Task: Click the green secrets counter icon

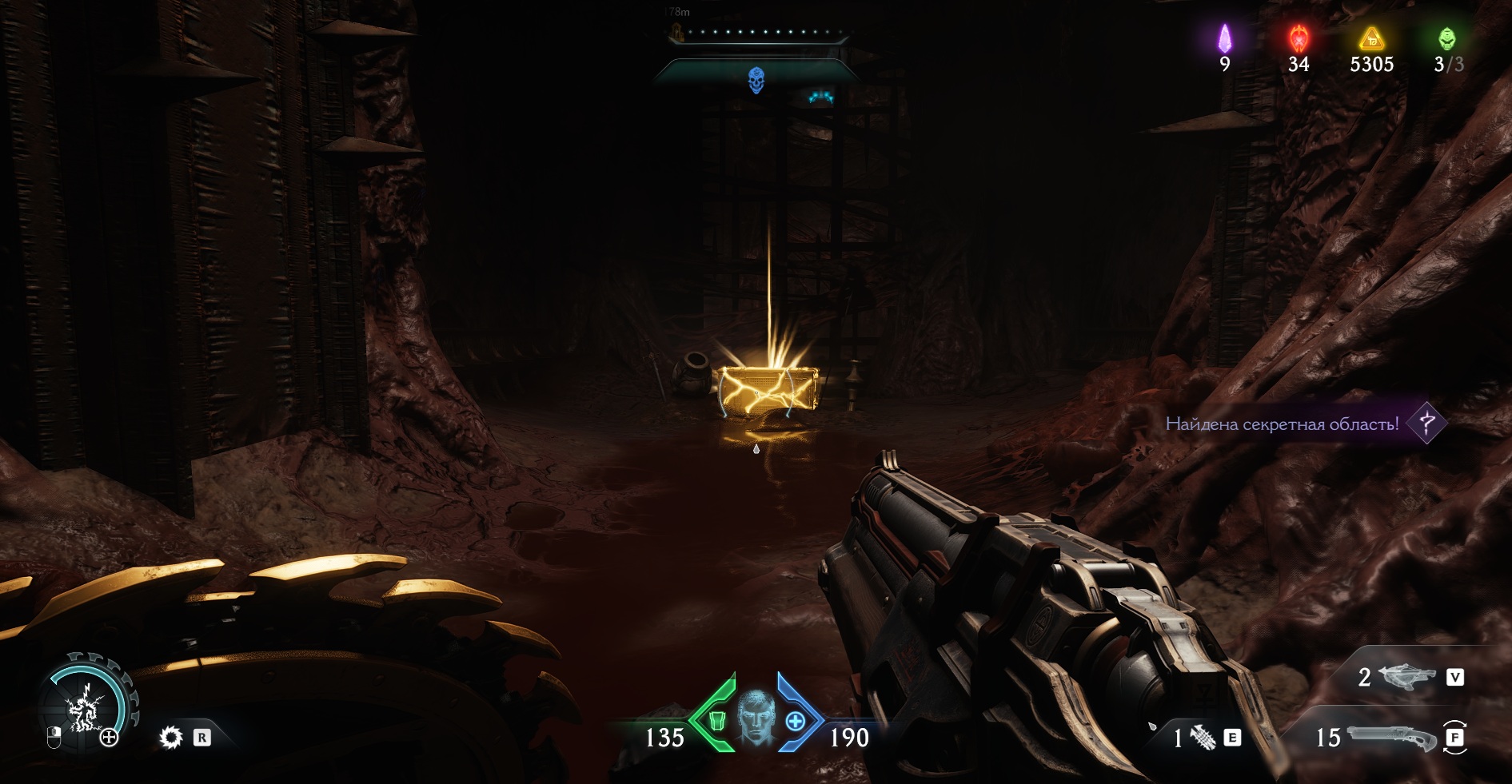Action: (1446, 38)
